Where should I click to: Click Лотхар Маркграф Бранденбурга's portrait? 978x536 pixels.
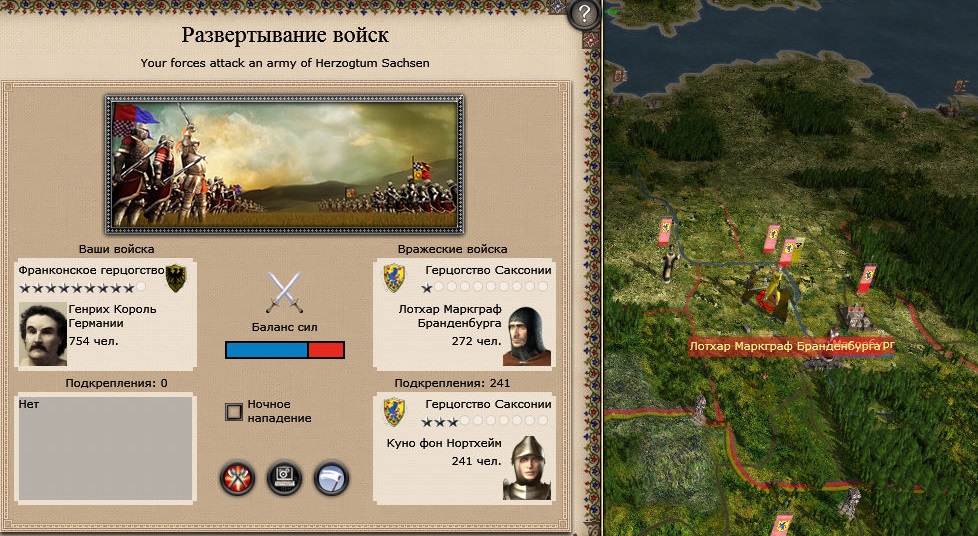click(527, 337)
